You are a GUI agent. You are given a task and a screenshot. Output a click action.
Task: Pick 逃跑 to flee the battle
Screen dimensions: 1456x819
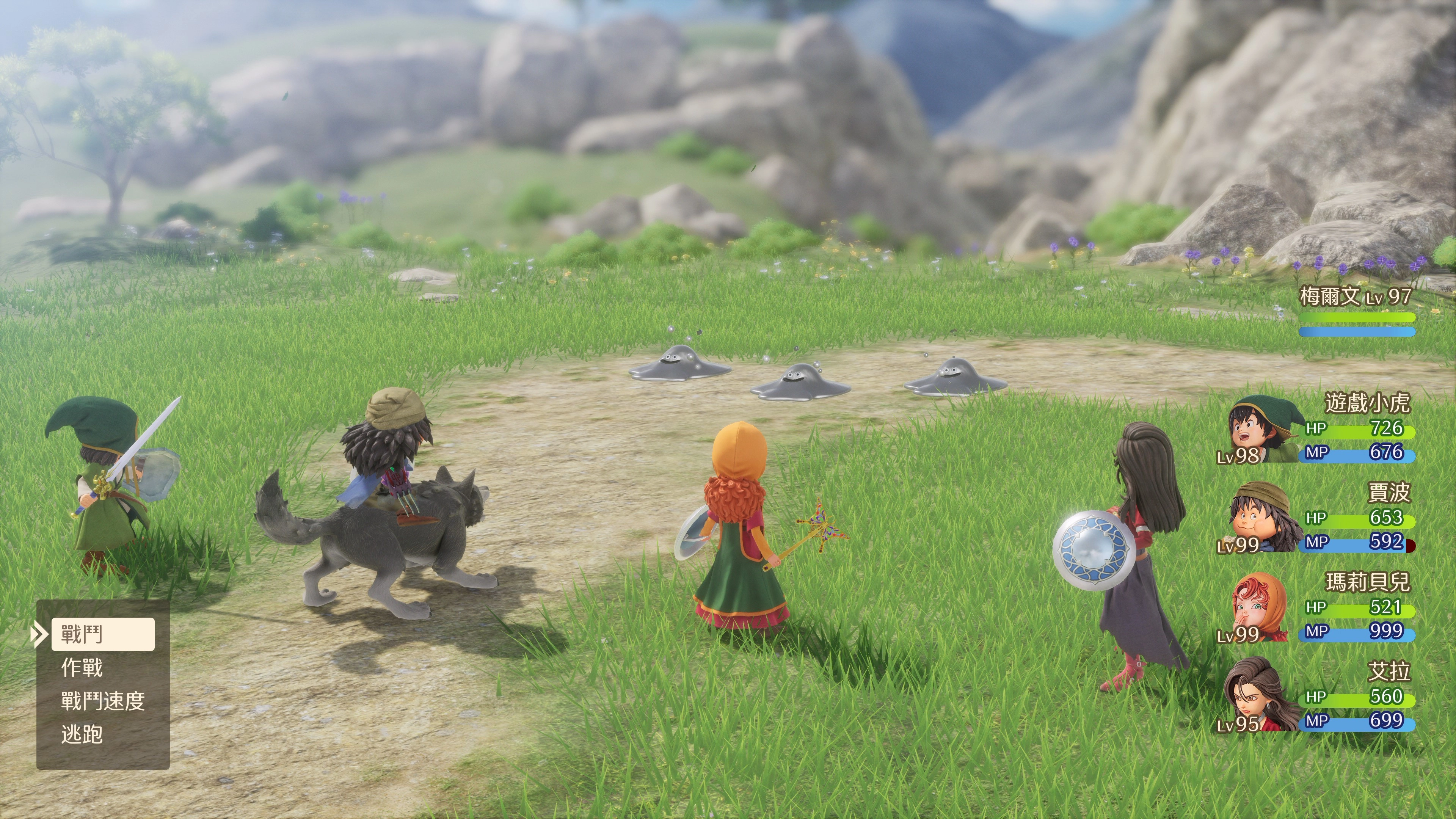pos(83,735)
